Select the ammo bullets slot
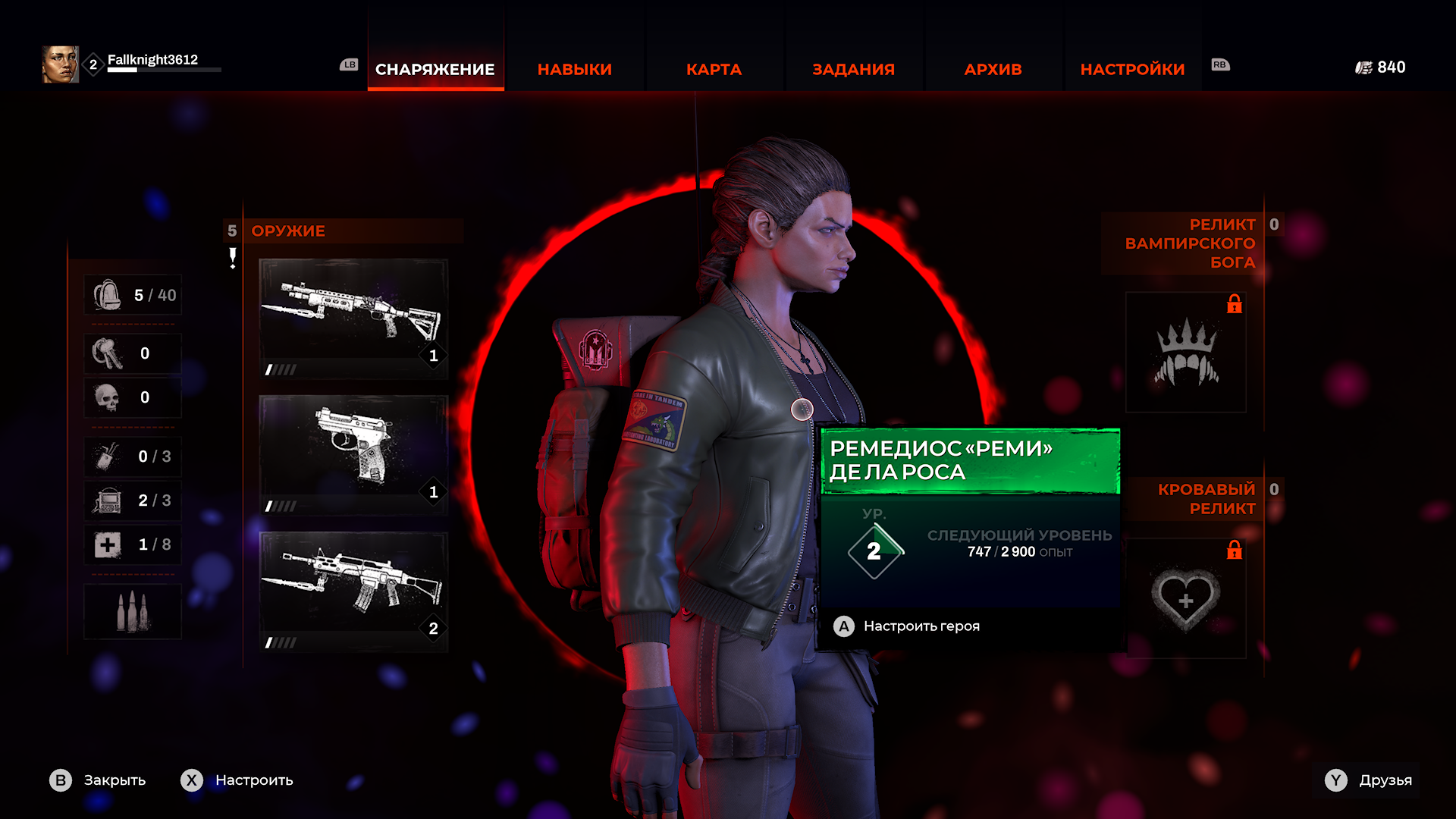The height and width of the screenshot is (819, 1456). (132, 611)
